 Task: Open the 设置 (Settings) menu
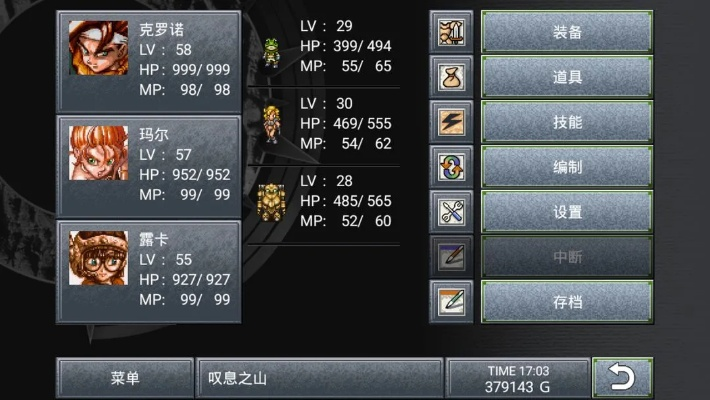coord(567,212)
